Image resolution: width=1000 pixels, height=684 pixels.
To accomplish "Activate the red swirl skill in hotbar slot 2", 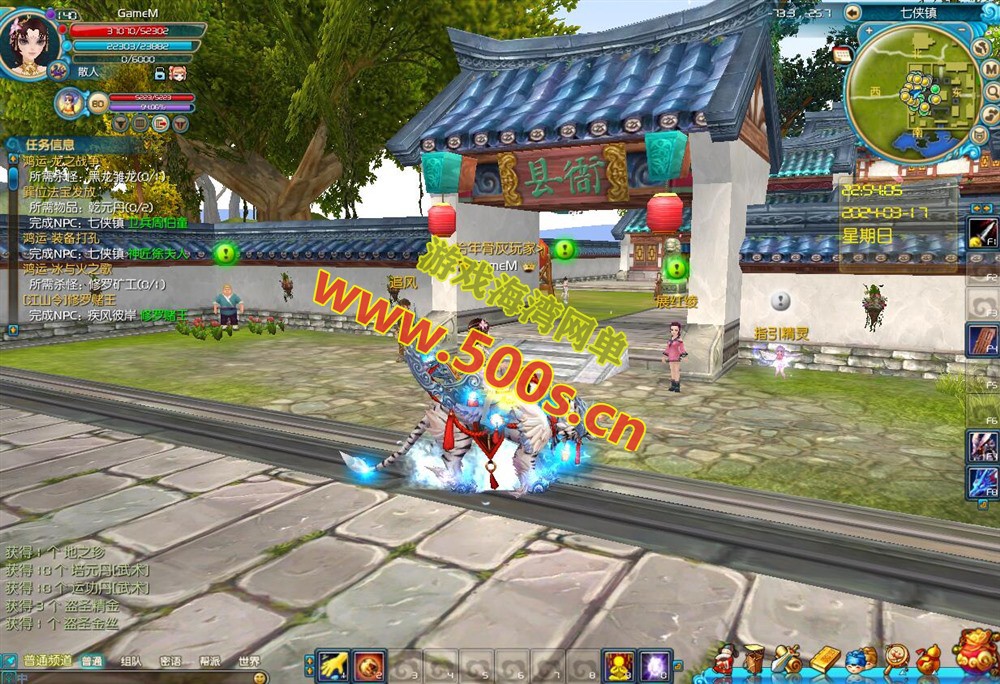I will [x=369, y=665].
